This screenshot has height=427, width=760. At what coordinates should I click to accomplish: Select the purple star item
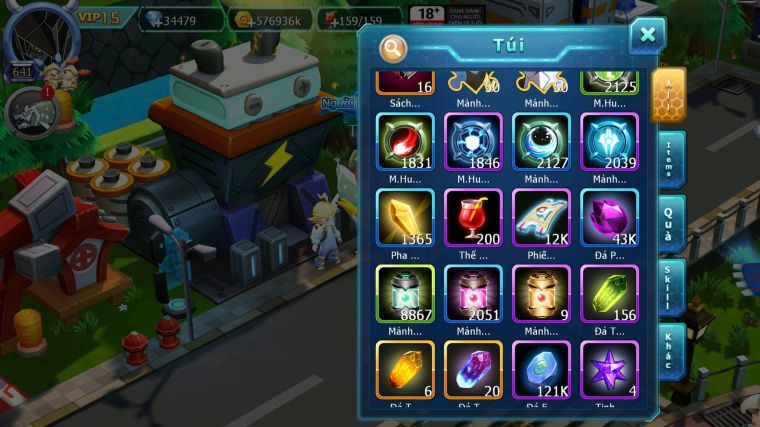click(609, 369)
